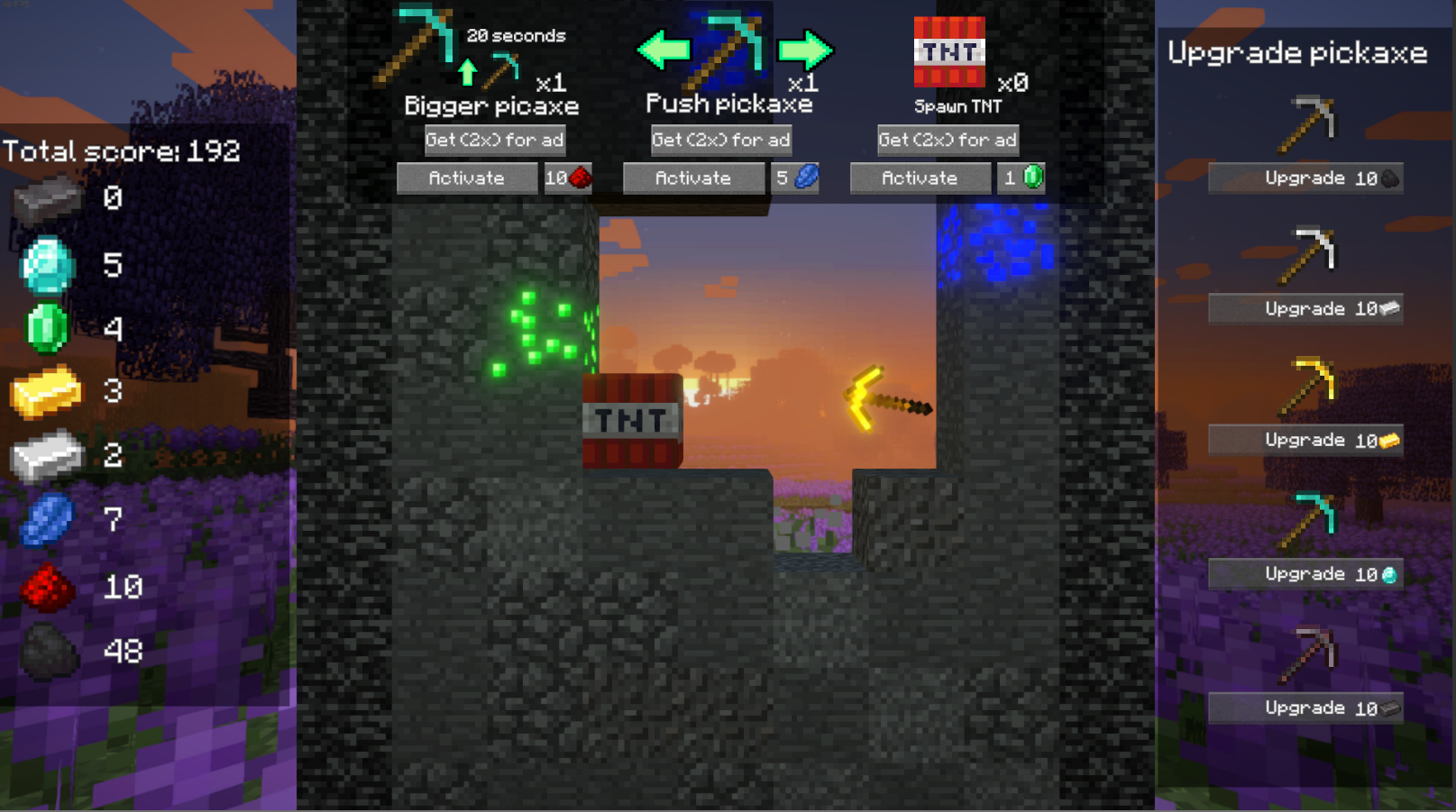1456x812 pixels.
Task: Activate Bigger picaxe for 10 redstone
Action: [x=466, y=178]
